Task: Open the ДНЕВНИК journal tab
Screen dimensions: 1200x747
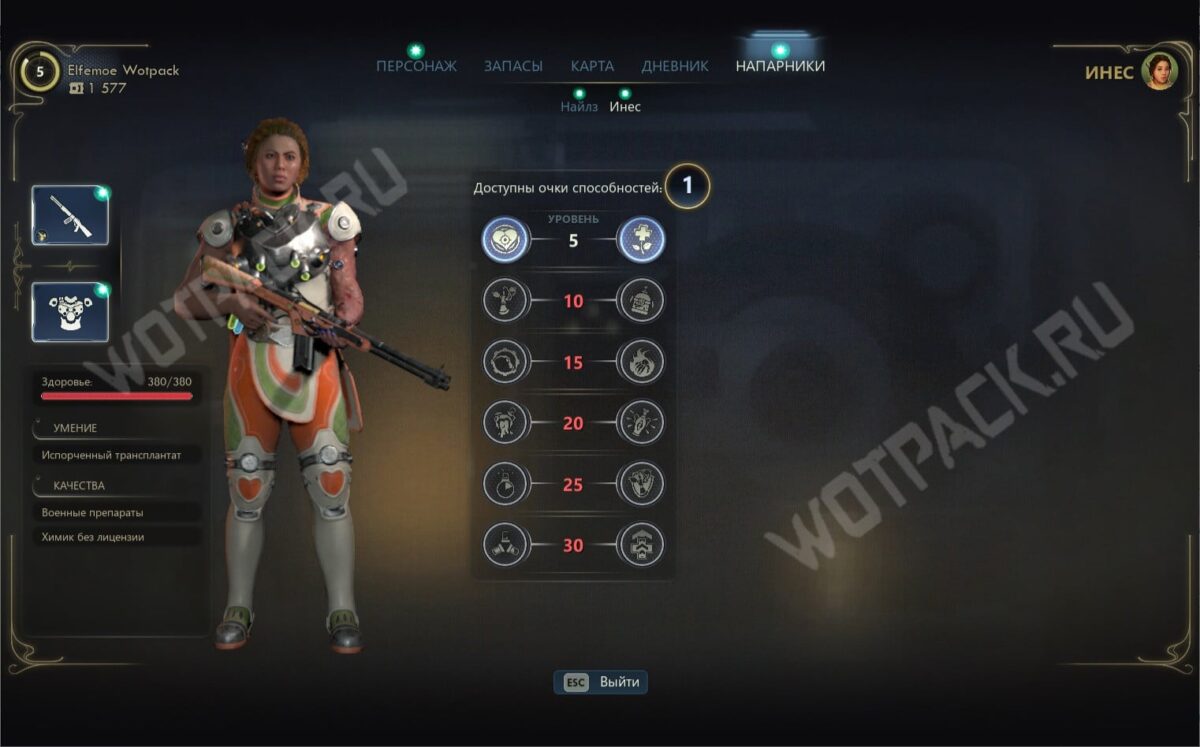Action: click(675, 66)
